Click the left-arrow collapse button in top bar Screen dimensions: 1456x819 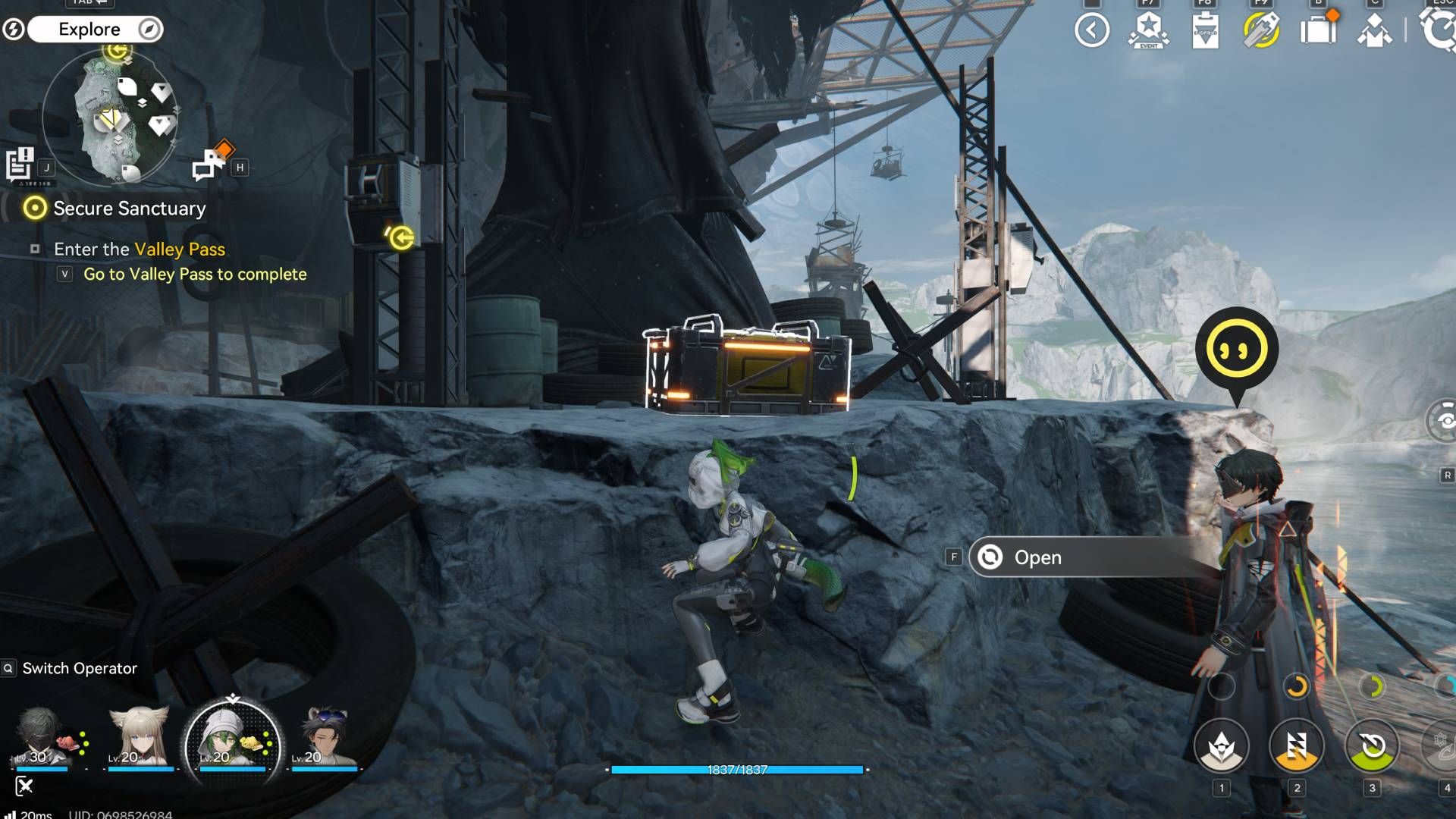pos(1091,30)
